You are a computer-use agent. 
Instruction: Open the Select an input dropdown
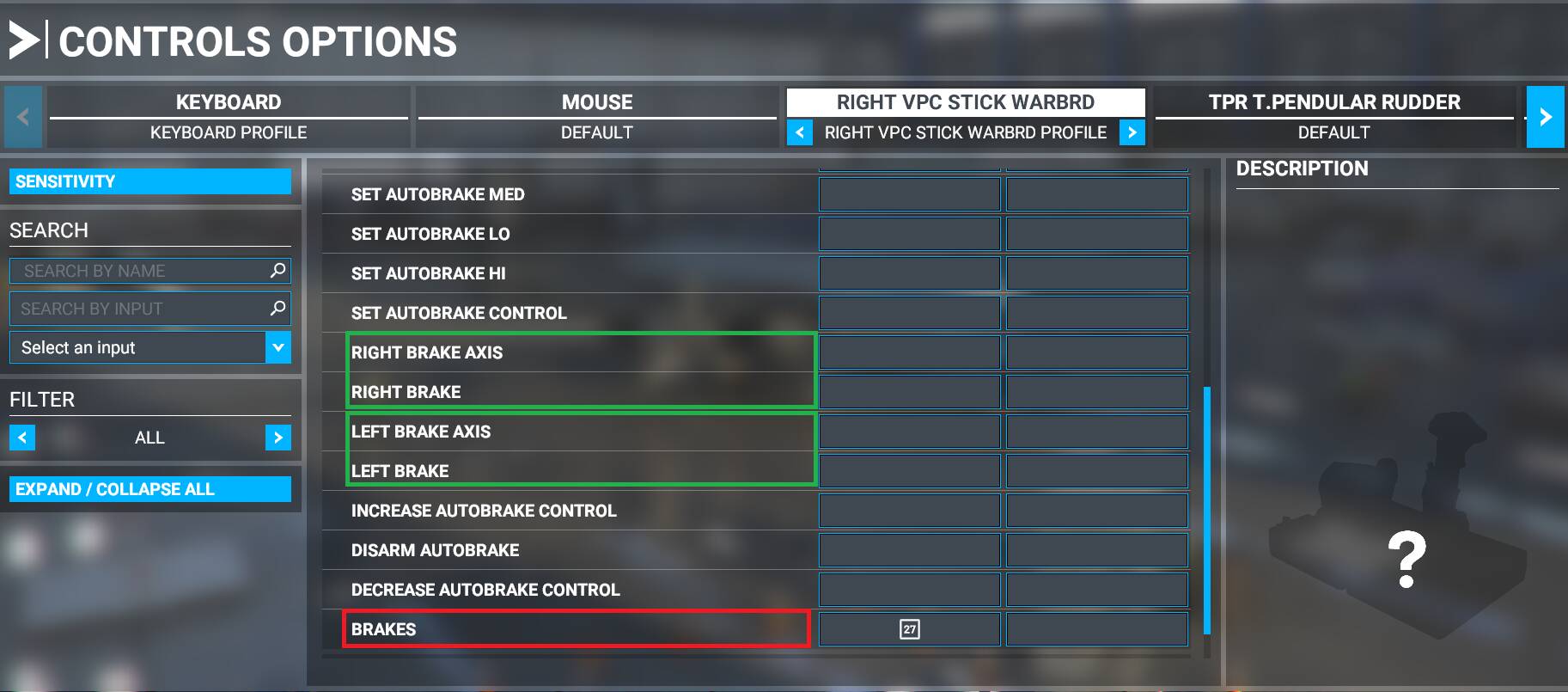137,347
